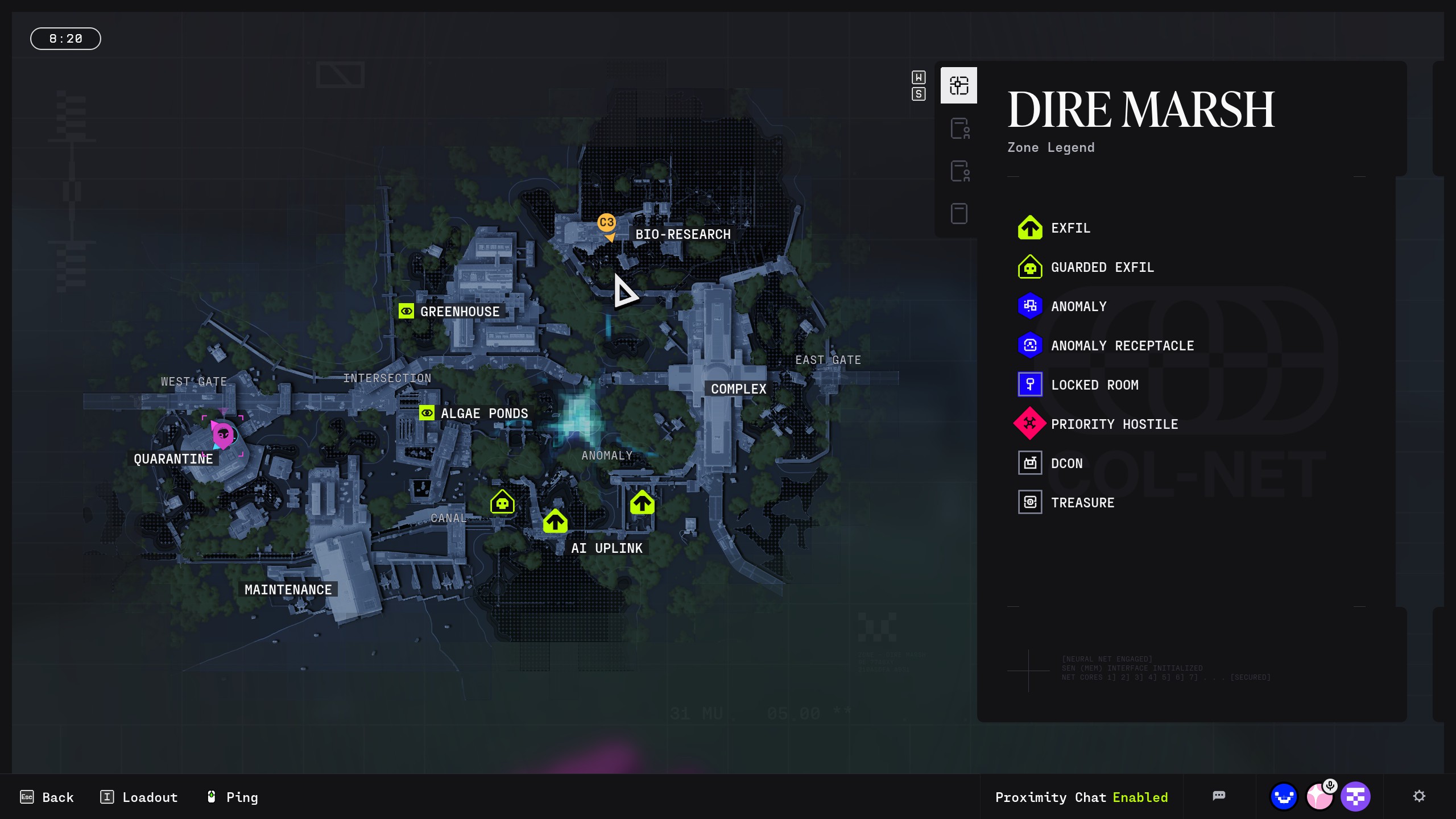This screenshot has width=1456, height=819.
Task: Click the guarded exfil marker on the map
Action: tap(502, 502)
